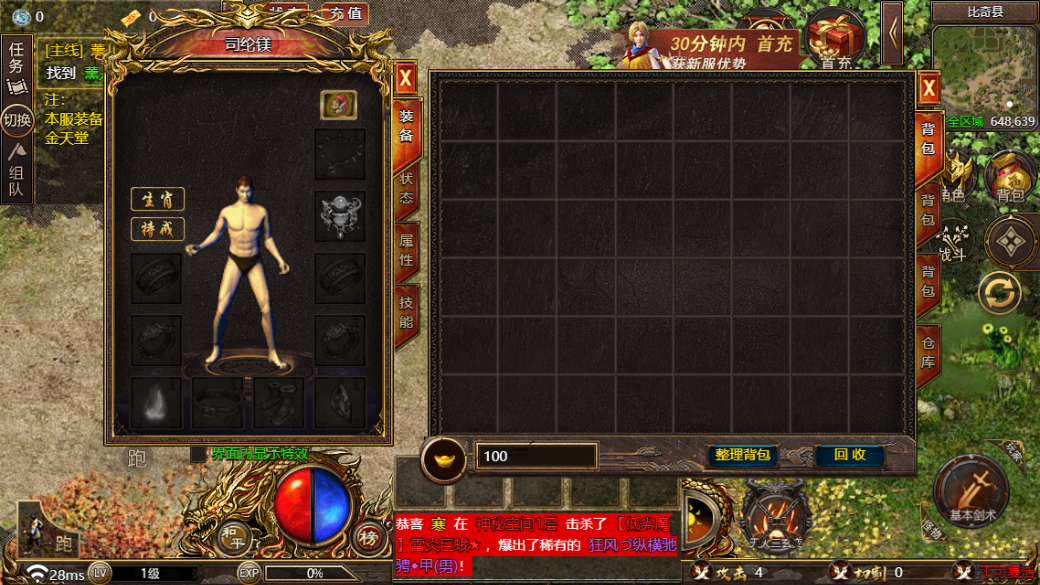Click the 特戒 special ring button
This screenshot has width=1040, height=585.
pyautogui.click(x=158, y=229)
